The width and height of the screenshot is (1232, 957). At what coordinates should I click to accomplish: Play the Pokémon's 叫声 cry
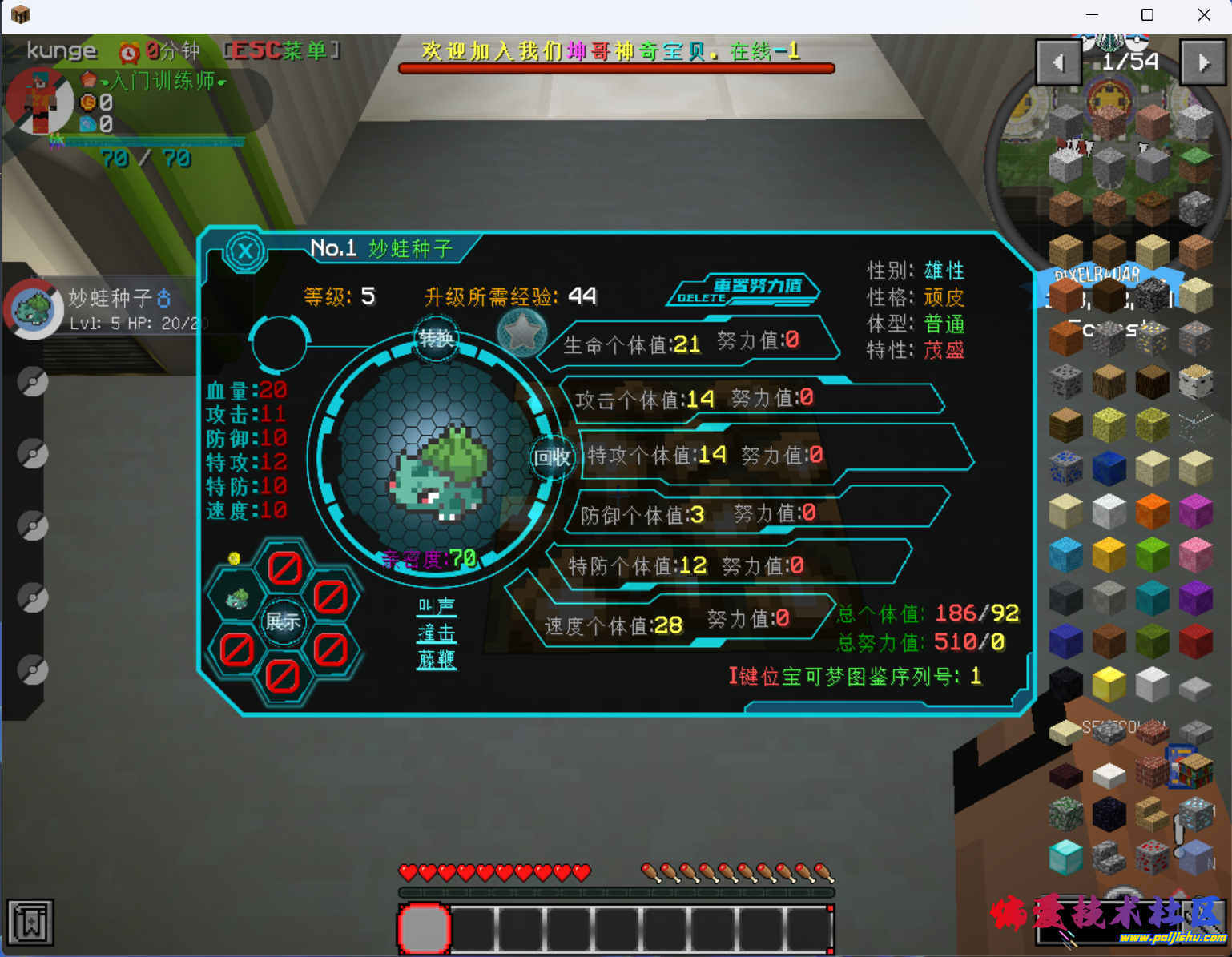pyautogui.click(x=437, y=606)
